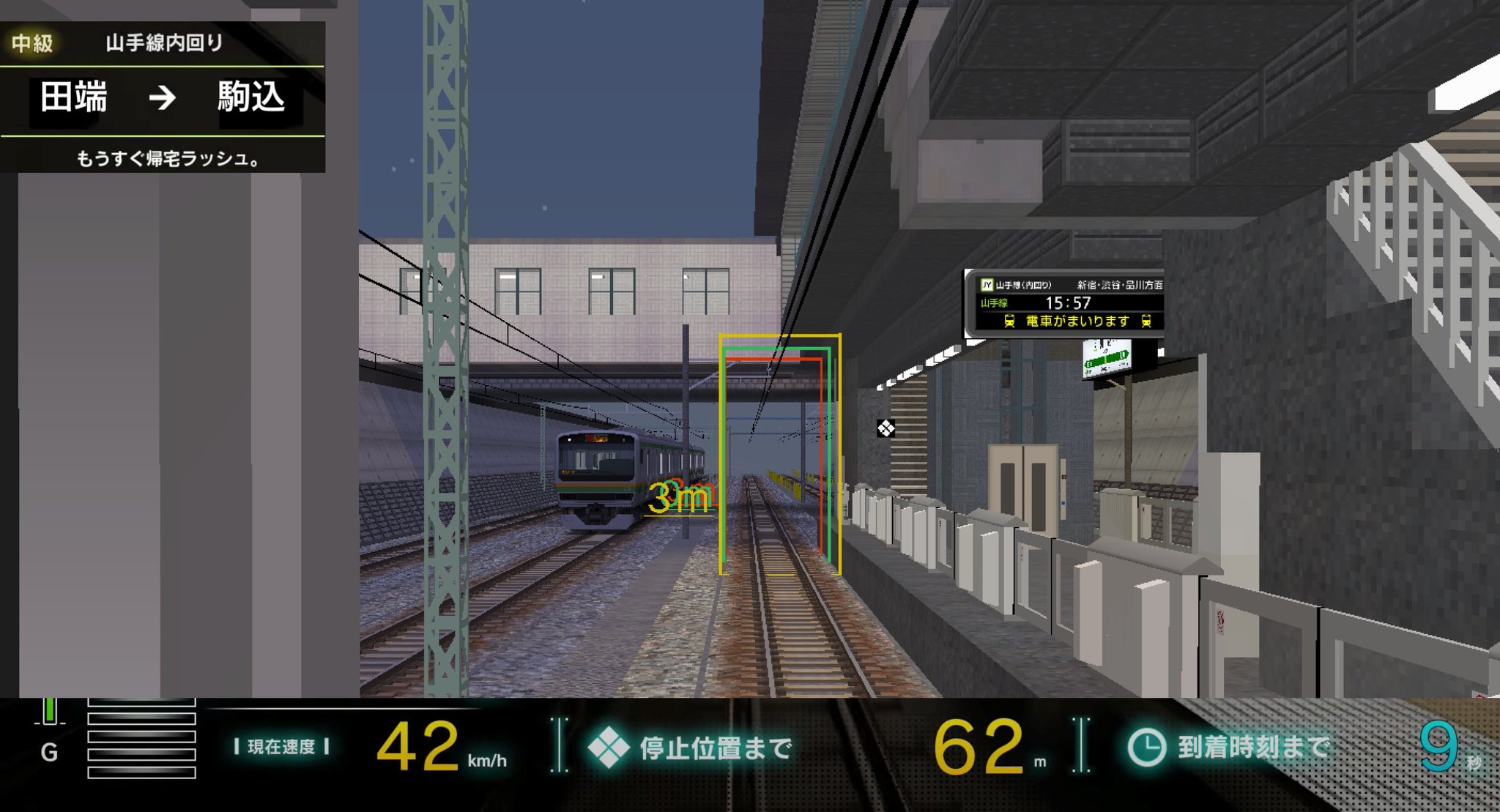
Task: Click the left yellow train icon on the arrivals sign
Action: coord(1011,320)
